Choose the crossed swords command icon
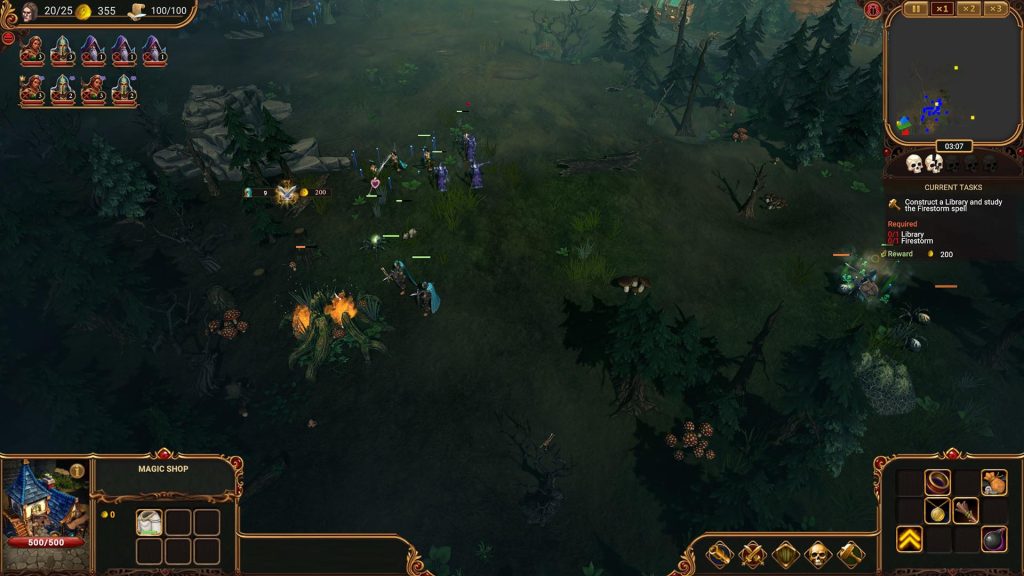The height and width of the screenshot is (576, 1024). tap(753, 553)
